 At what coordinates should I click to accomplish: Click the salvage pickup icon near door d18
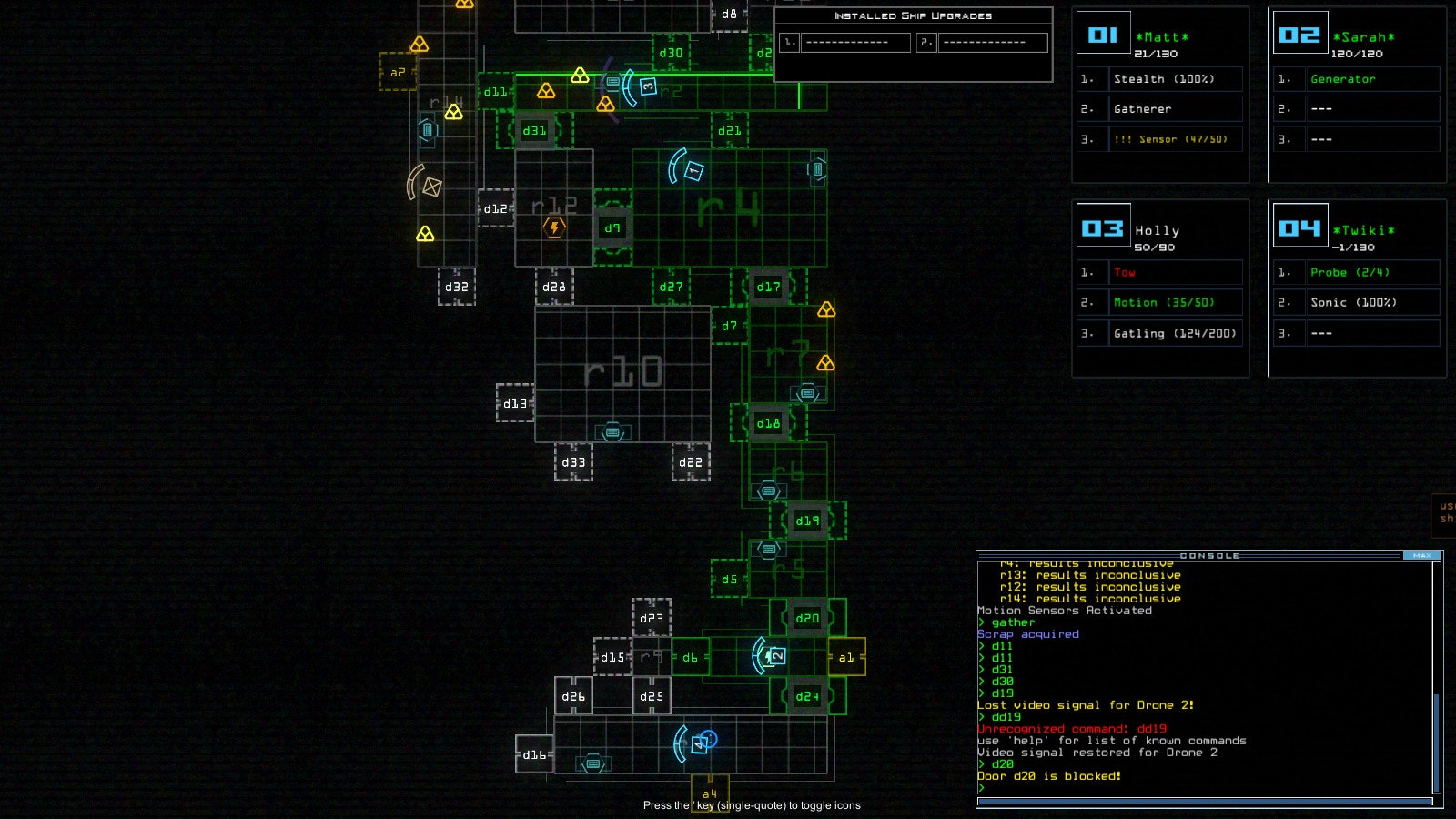pos(806,393)
